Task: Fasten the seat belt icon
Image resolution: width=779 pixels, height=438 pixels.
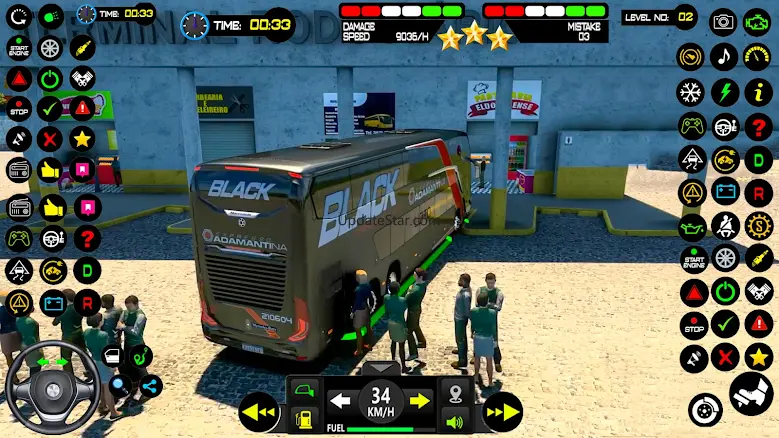Action: [x=726, y=226]
